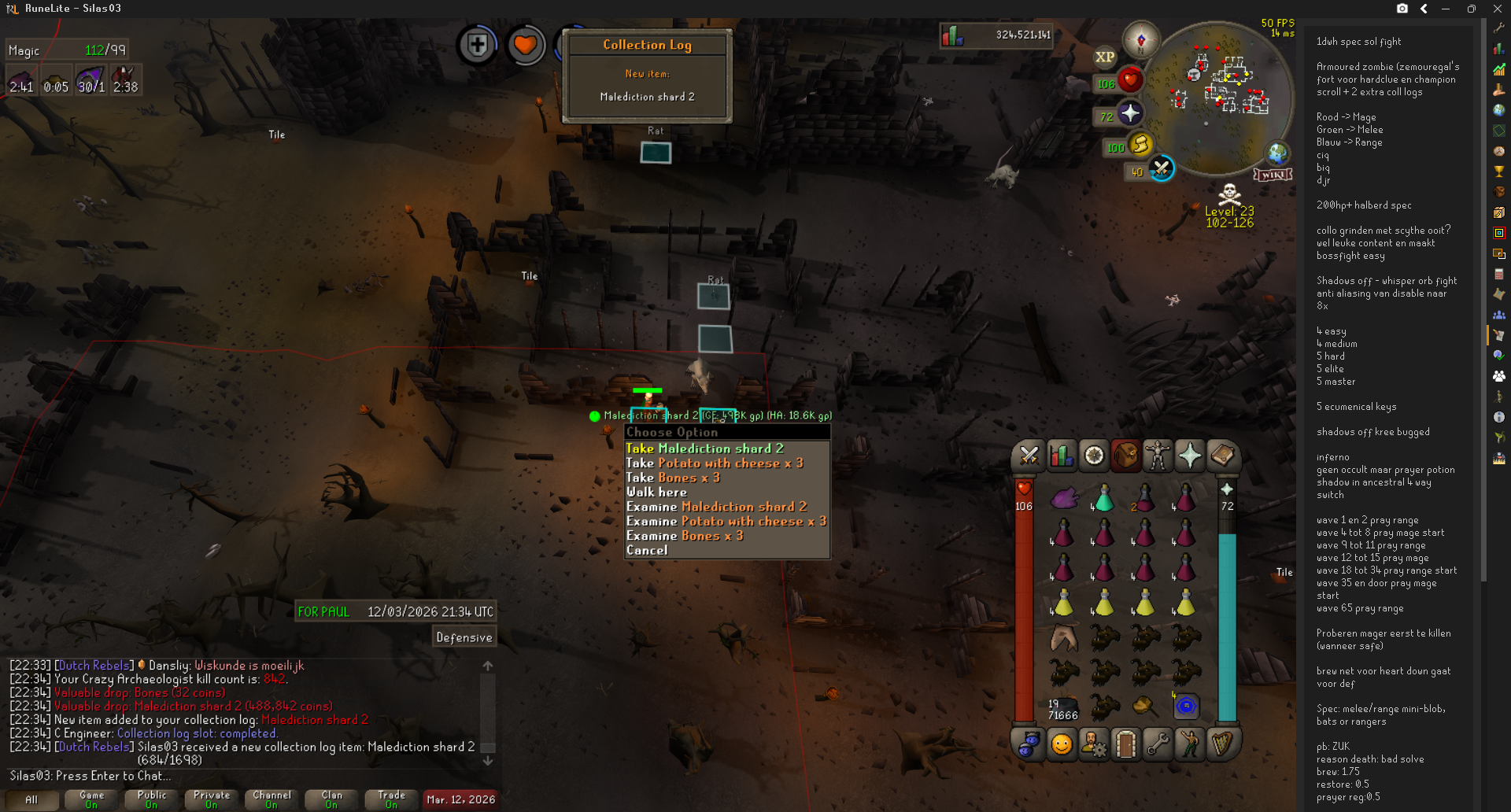Choose Take Potato with cheese option

pyautogui.click(x=714, y=463)
